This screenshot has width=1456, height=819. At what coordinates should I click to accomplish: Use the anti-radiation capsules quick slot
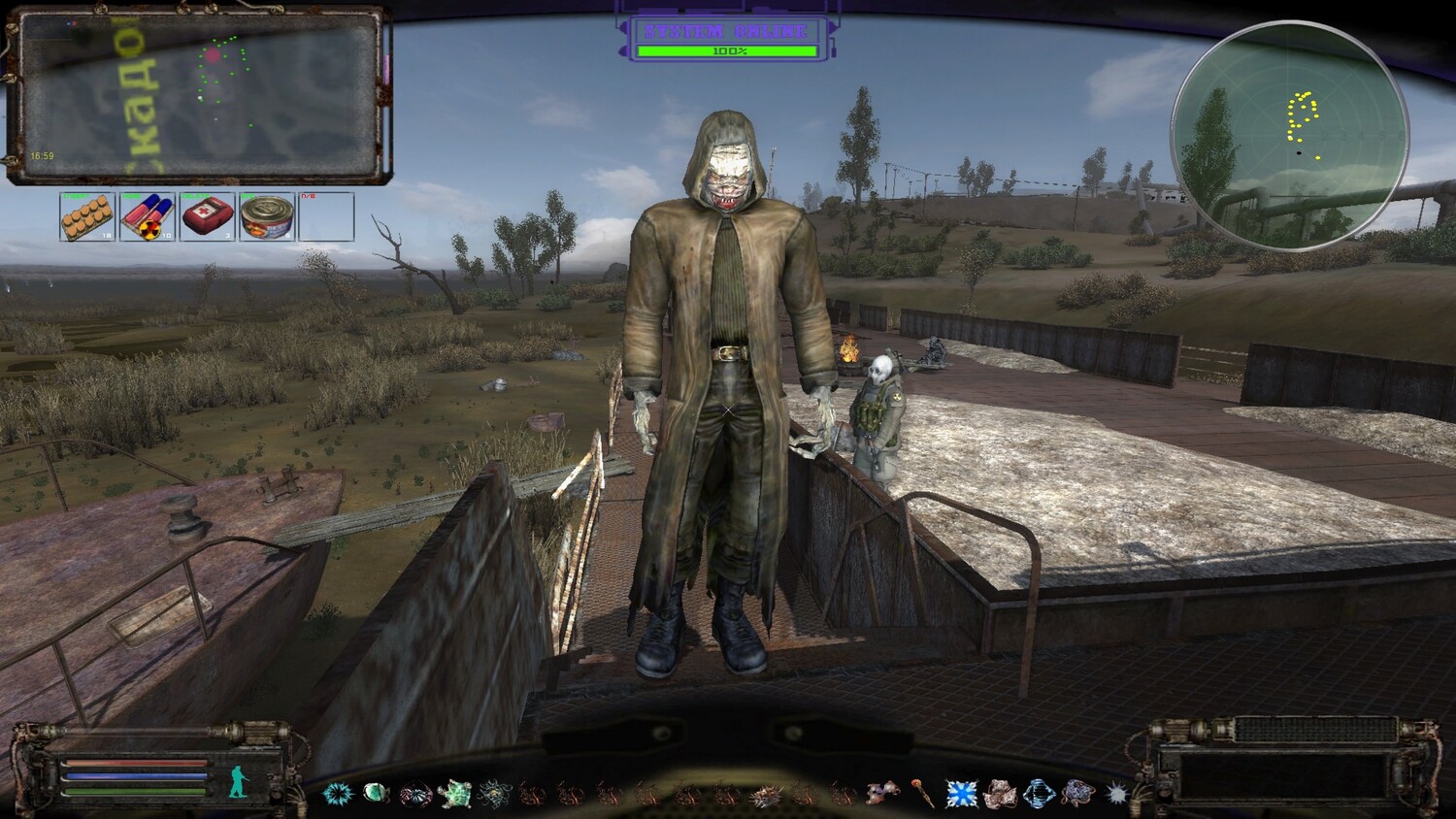tap(148, 216)
